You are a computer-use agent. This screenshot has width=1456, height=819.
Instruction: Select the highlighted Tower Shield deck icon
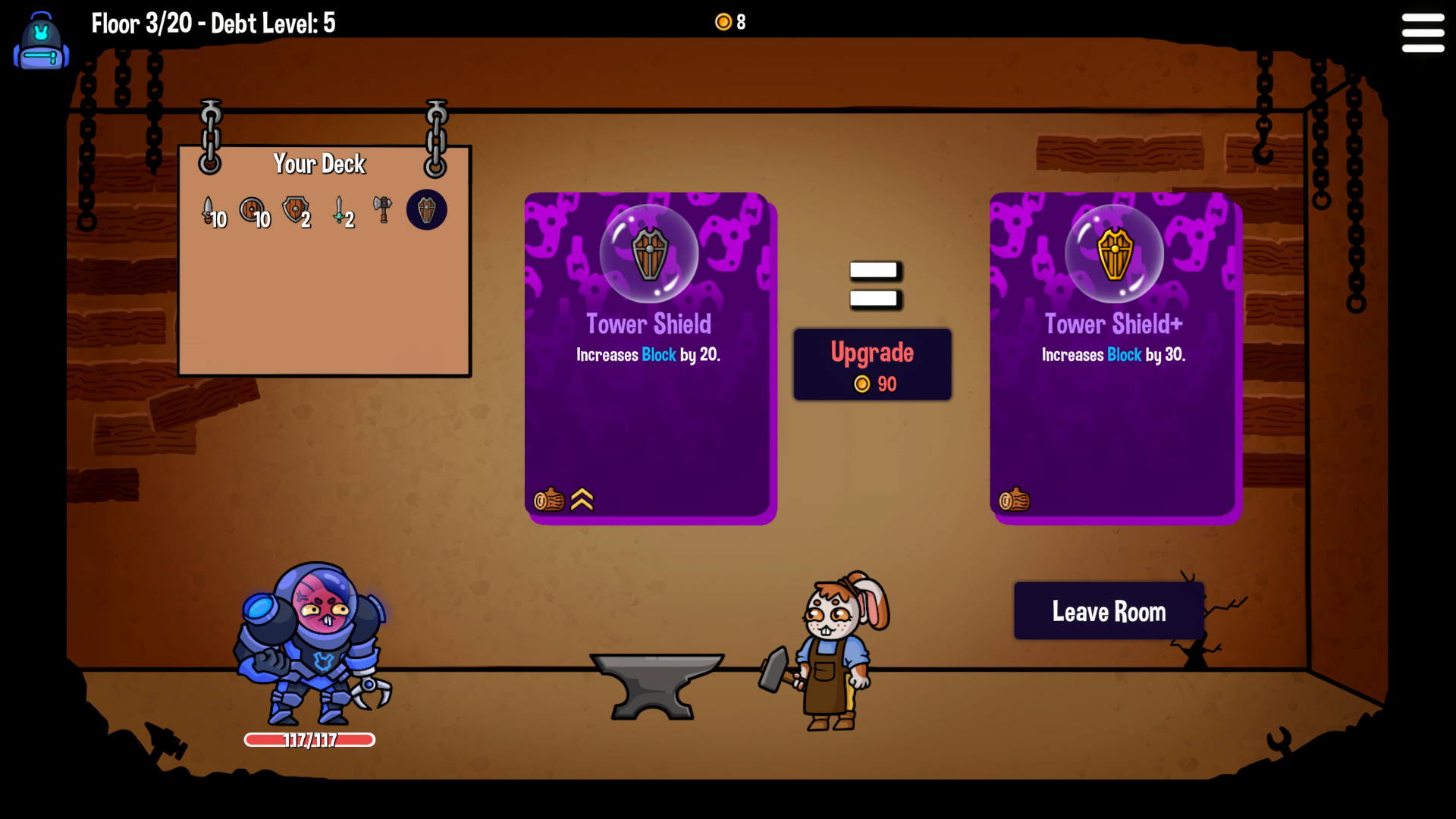click(426, 209)
